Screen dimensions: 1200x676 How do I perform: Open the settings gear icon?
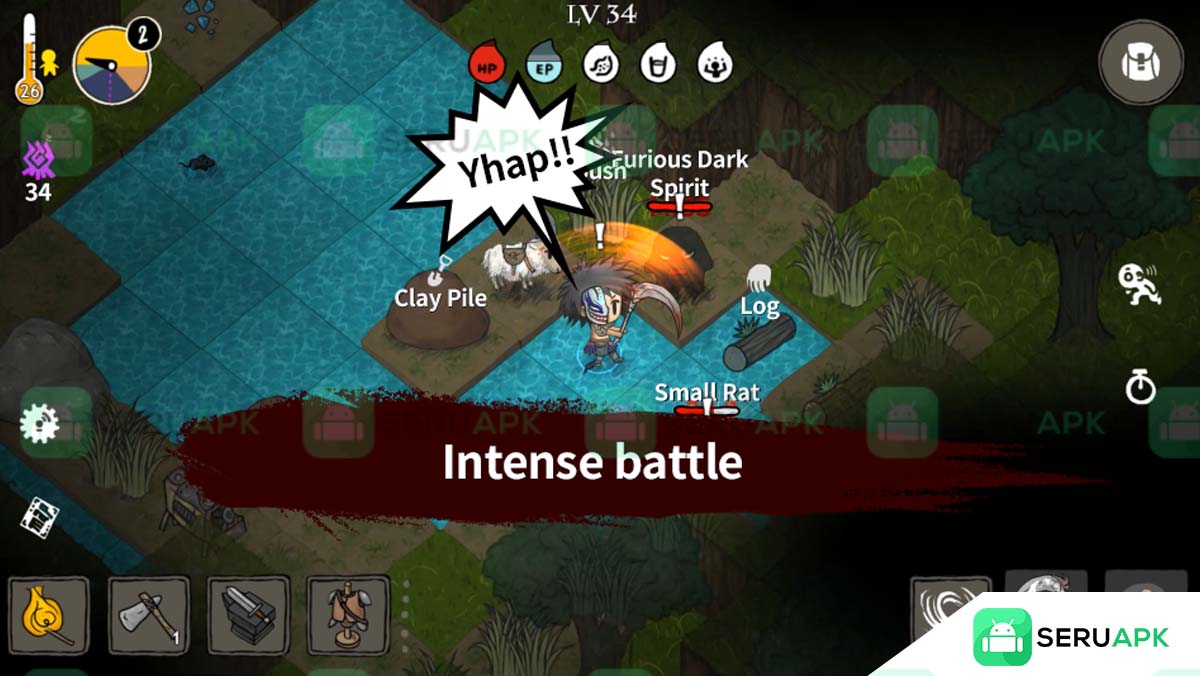point(38,424)
